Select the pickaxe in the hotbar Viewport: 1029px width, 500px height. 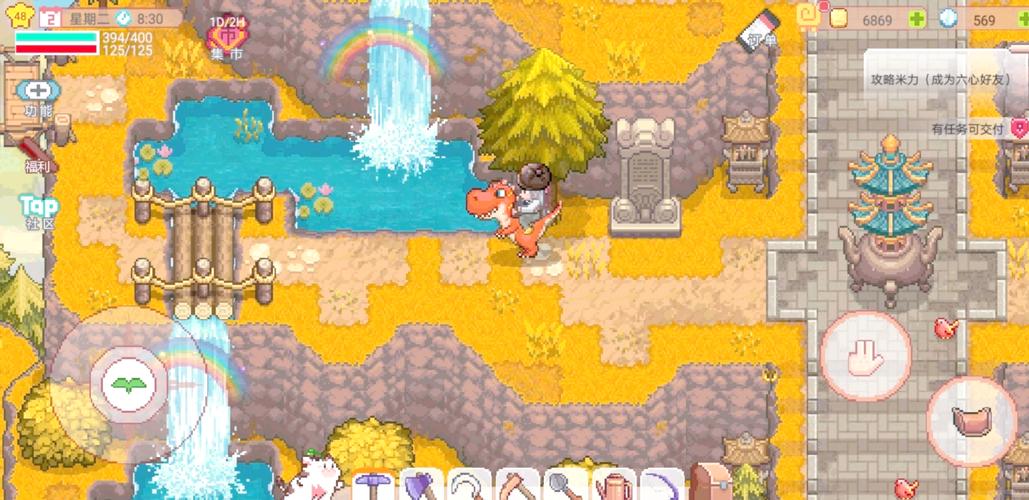pos(375,486)
